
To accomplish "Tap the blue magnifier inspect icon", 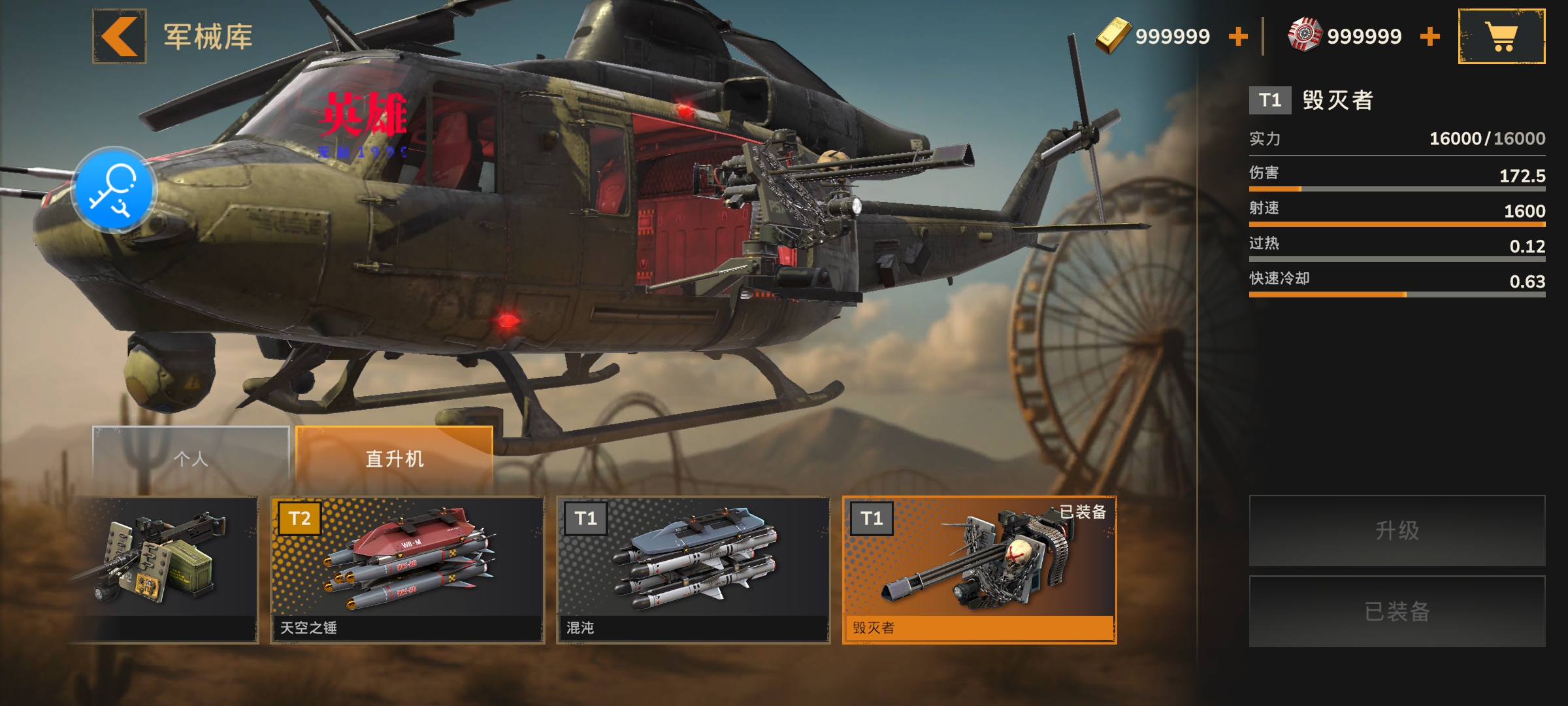I will click(114, 190).
